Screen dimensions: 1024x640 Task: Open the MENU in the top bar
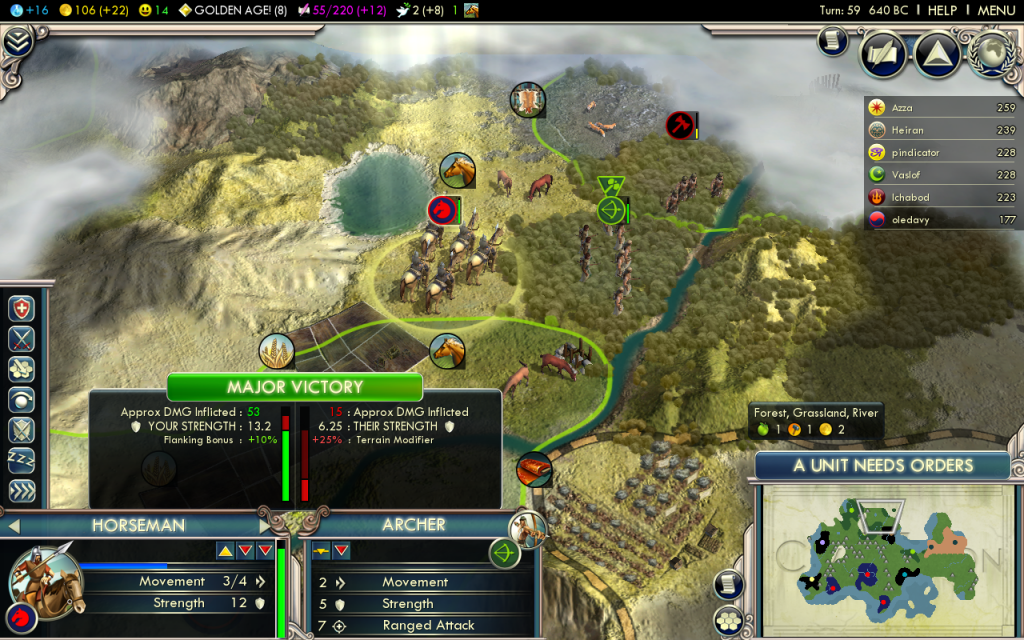click(996, 10)
